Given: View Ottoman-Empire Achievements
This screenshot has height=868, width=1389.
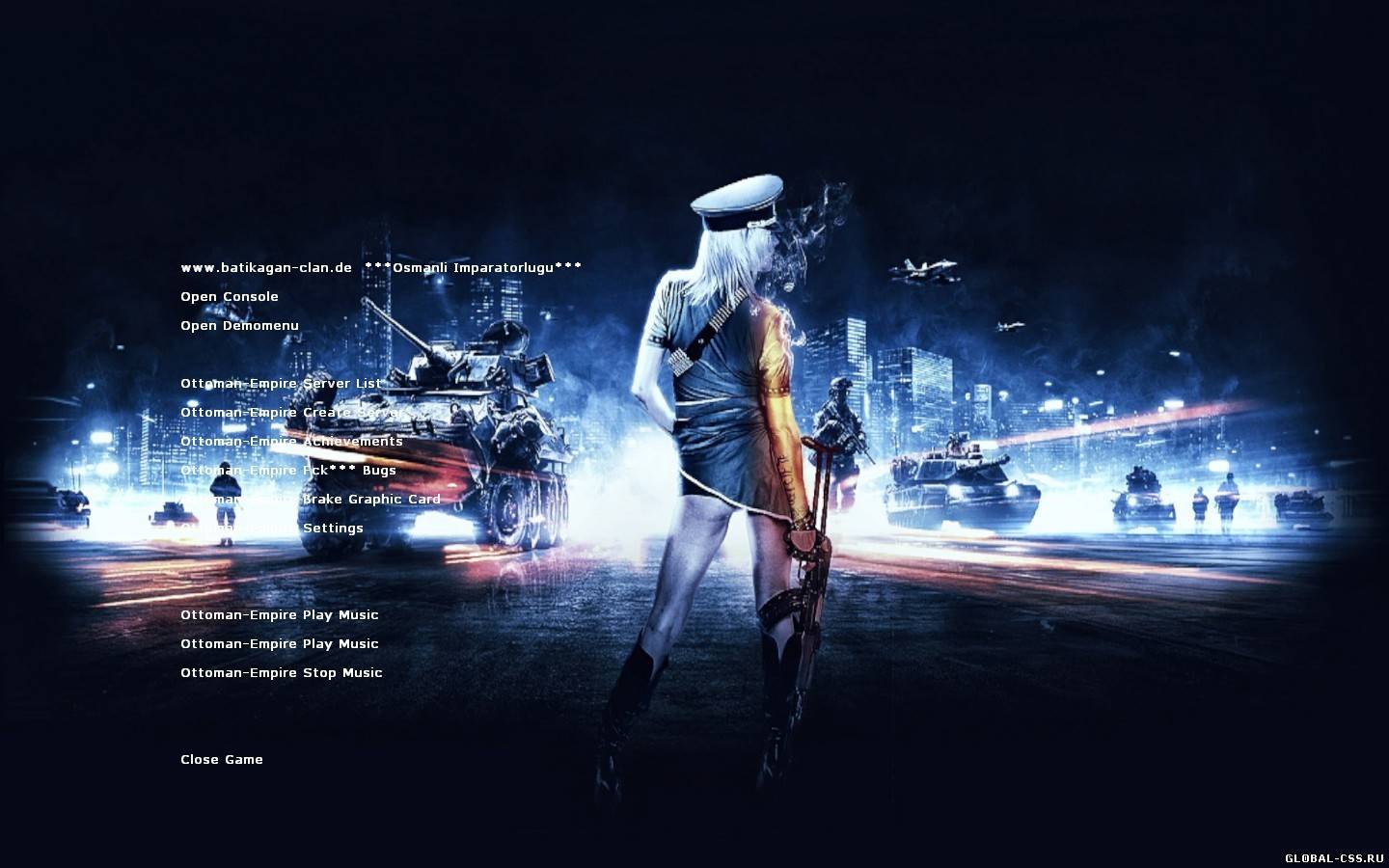Looking at the screenshot, I should [x=290, y=441].
